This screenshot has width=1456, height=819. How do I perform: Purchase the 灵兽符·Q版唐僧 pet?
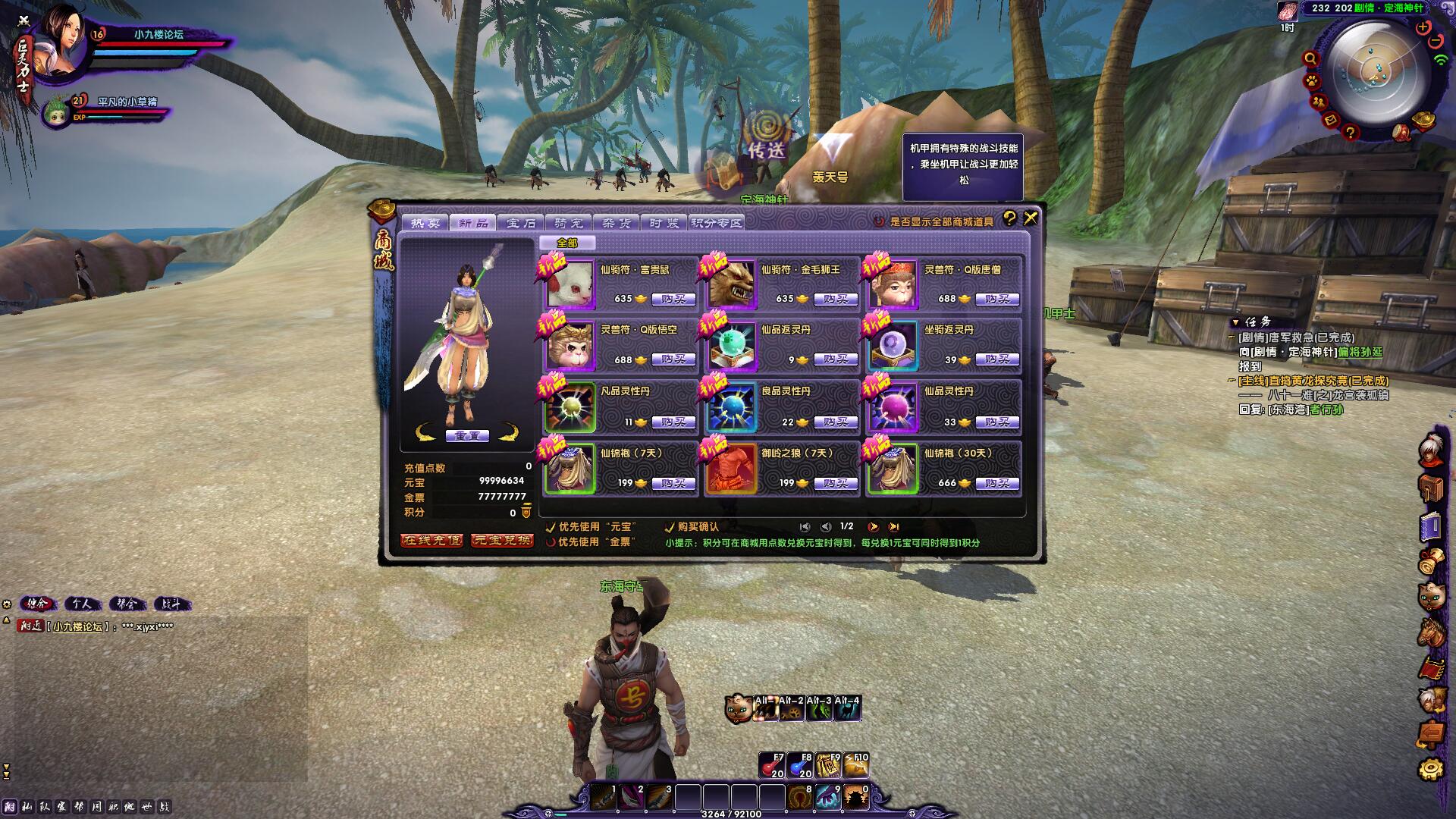996,300
